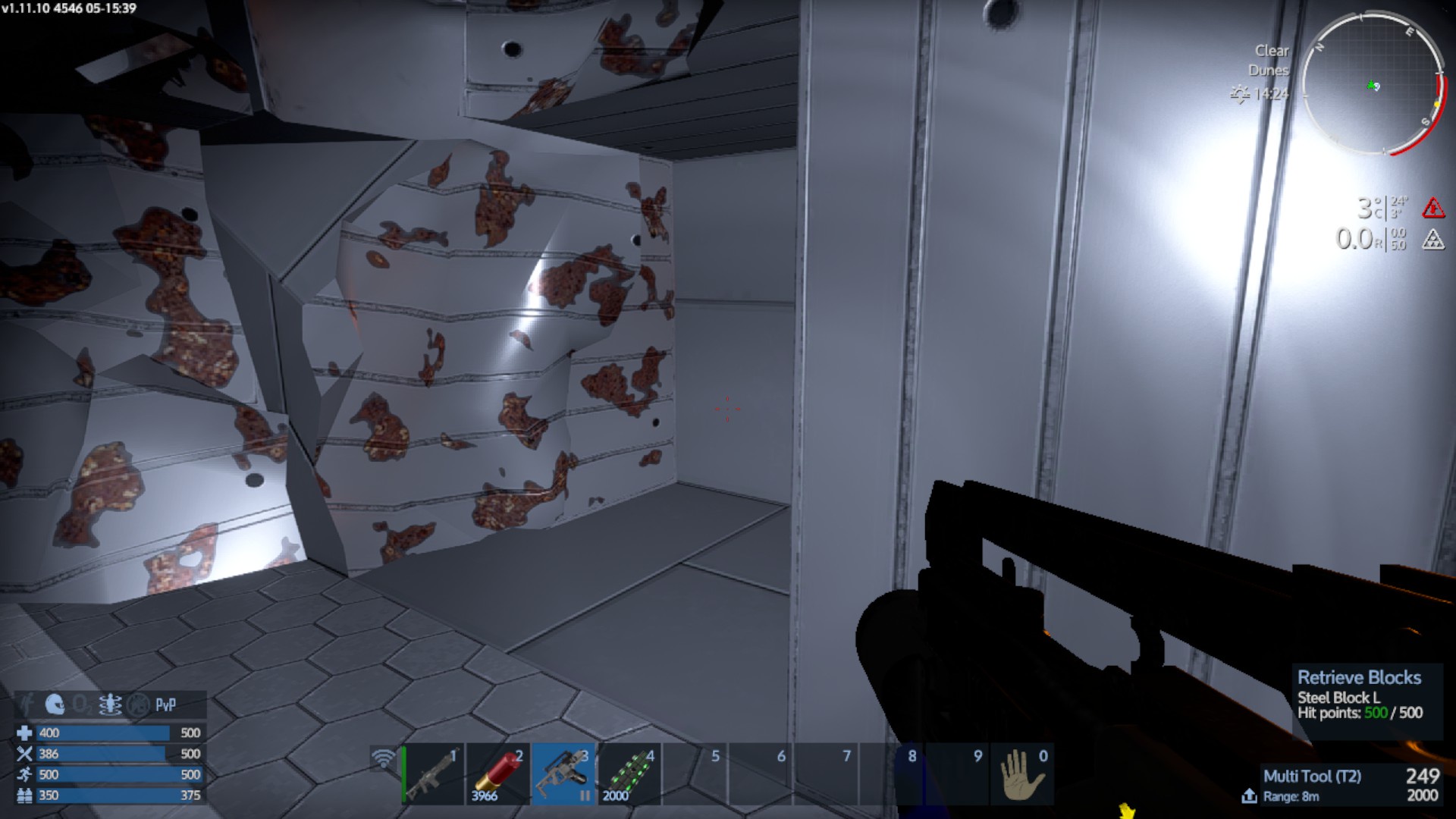Click the body scanner status icon
Screen dimensions: 1456x819
[110, 704]
